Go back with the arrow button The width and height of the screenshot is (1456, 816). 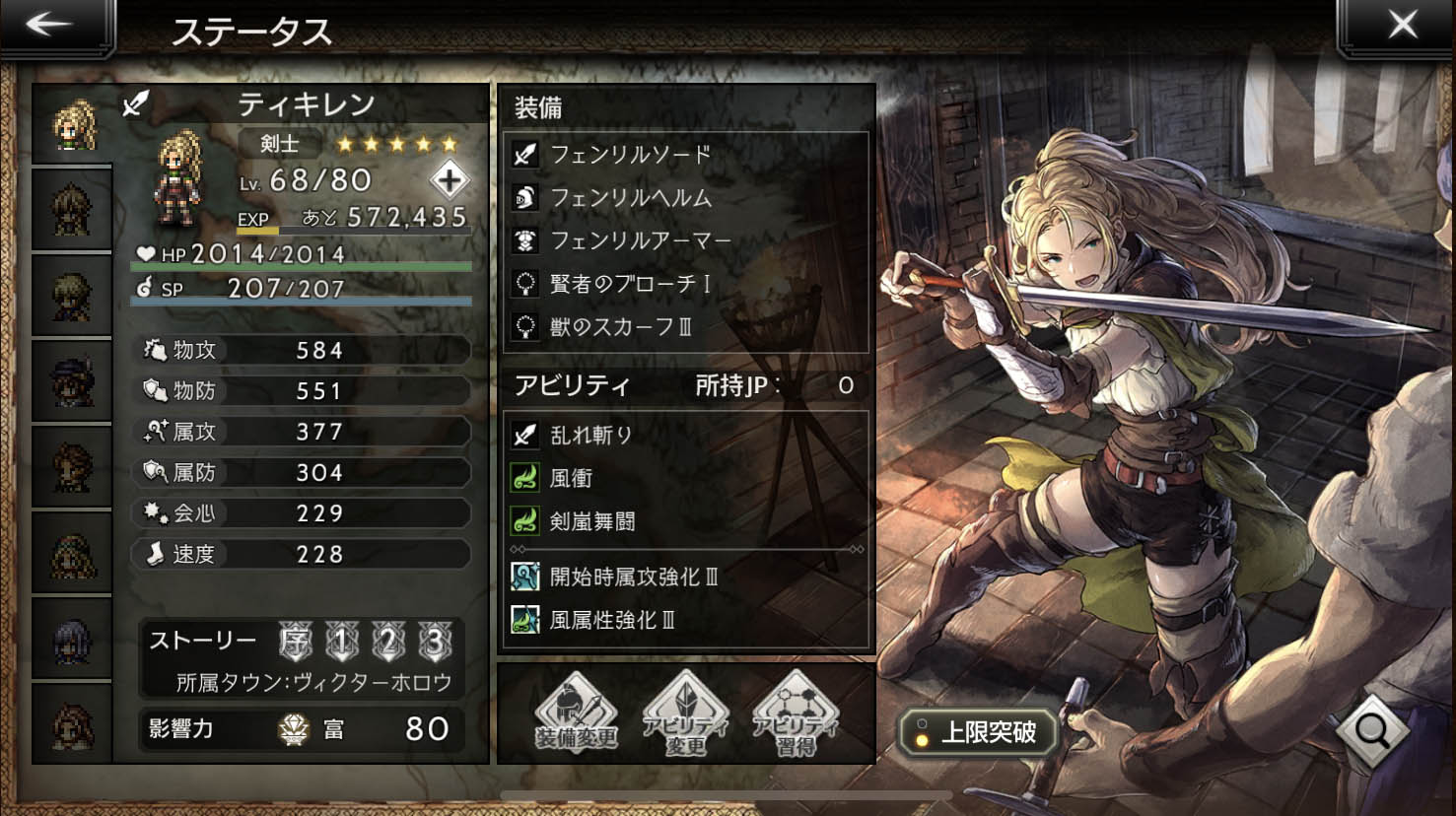pyautogui.click(x=49, y=25)
